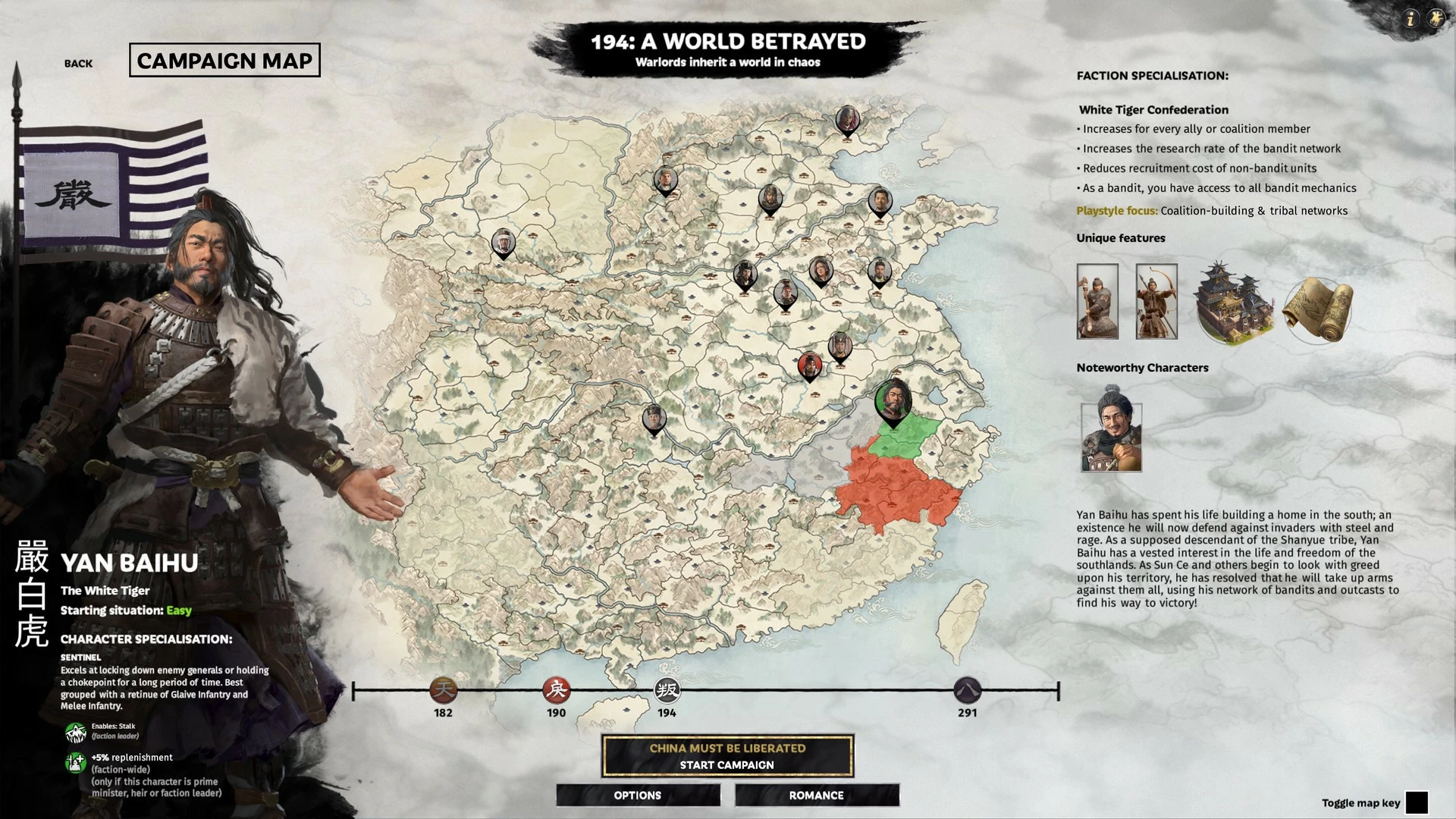Inspect the unique building feature icon
Viewport: 1456px width, 819px height.
(x=1233, y=302)
